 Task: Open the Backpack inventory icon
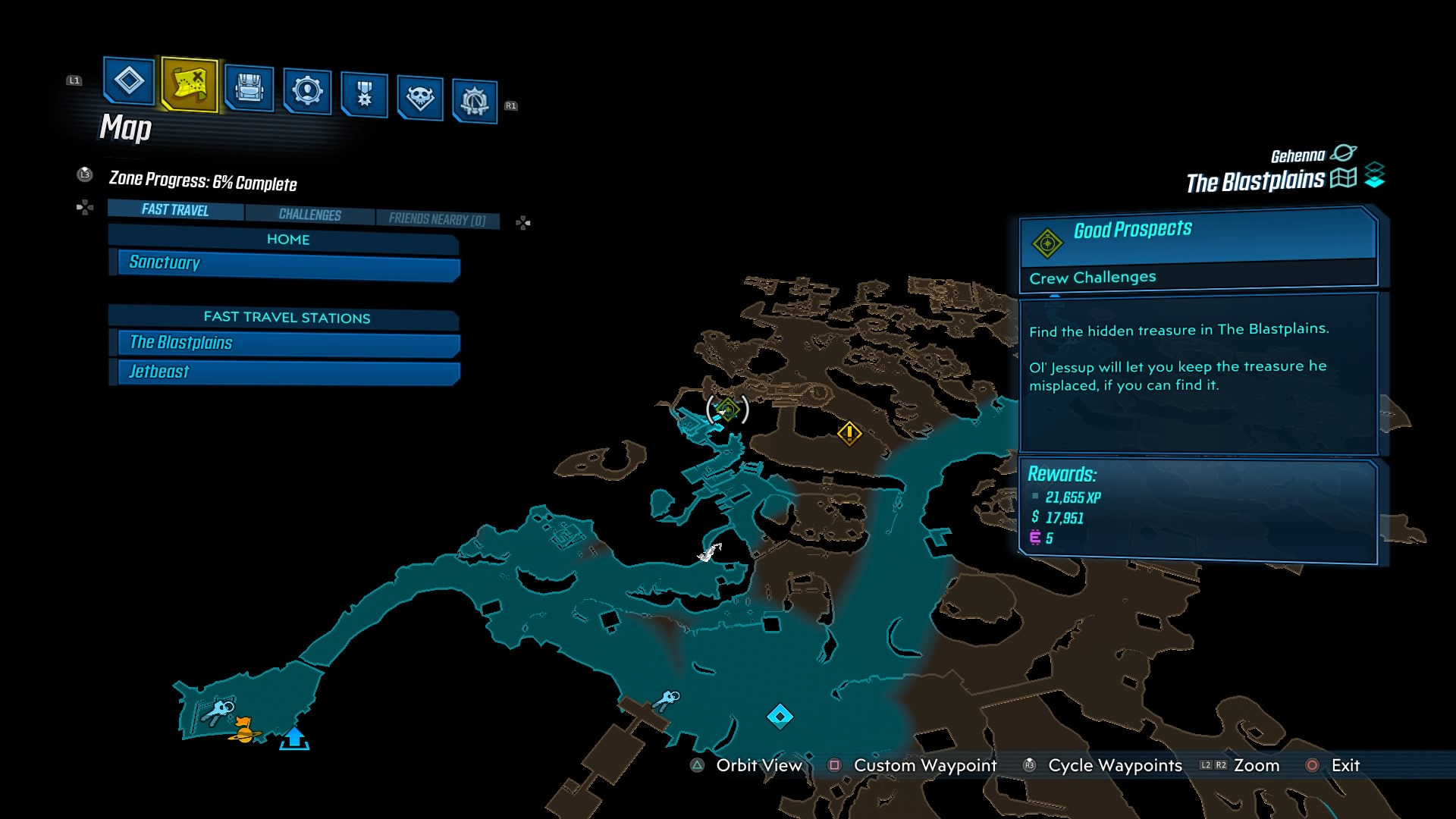250,87
